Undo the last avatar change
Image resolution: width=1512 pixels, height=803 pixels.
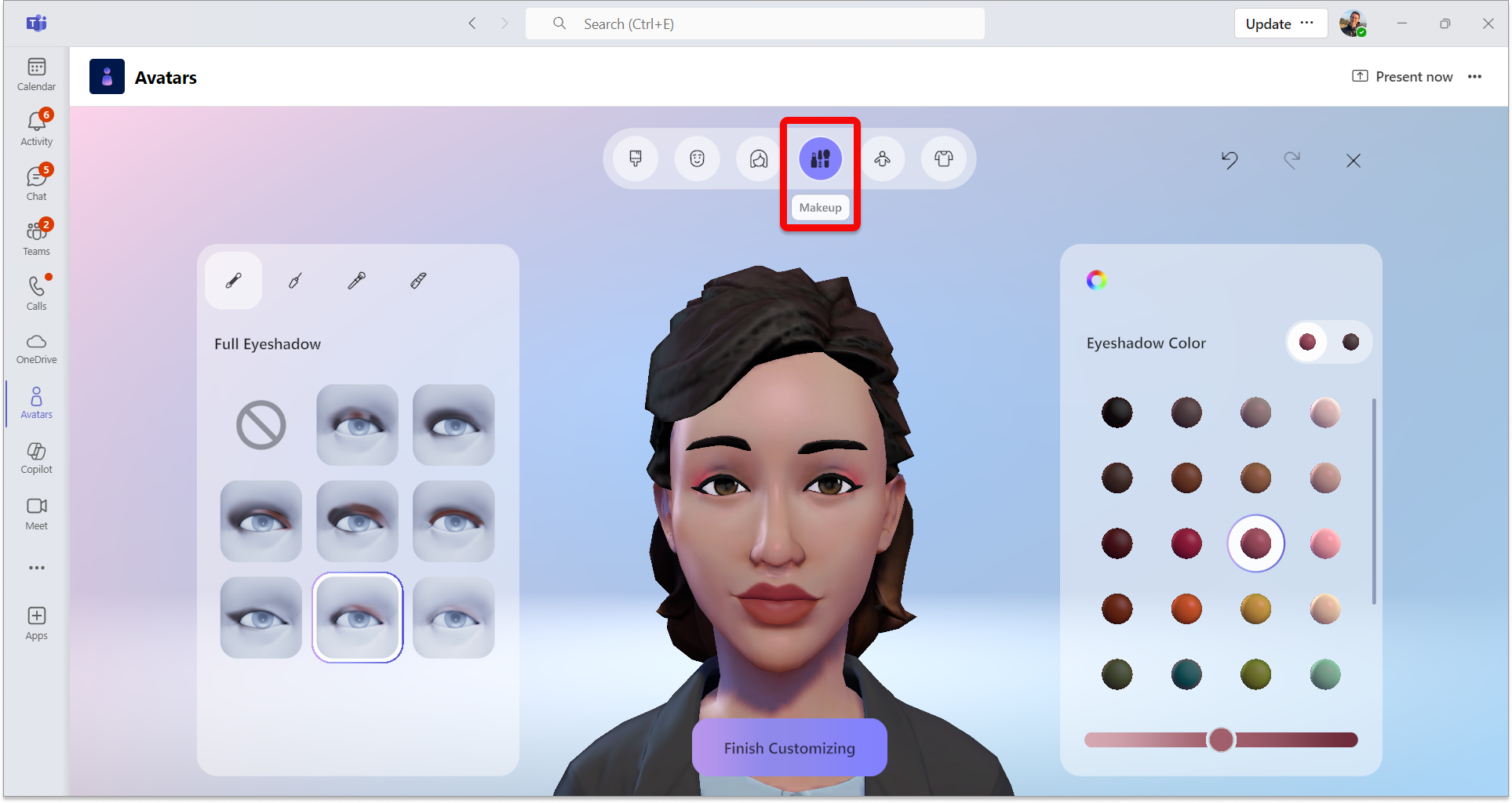pos(1230,161)
